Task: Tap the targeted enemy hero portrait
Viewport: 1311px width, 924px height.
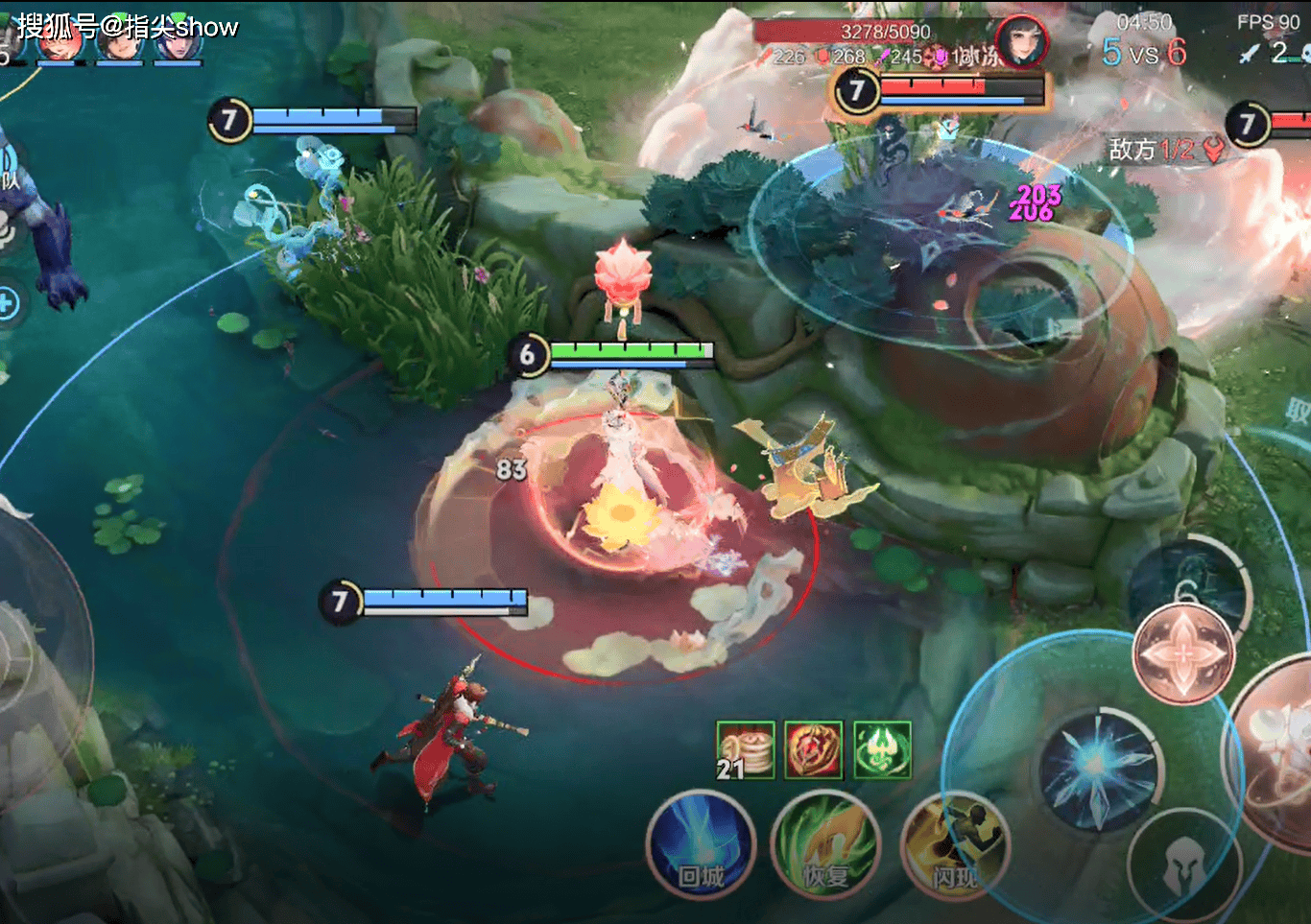Action: [1021, 42]
